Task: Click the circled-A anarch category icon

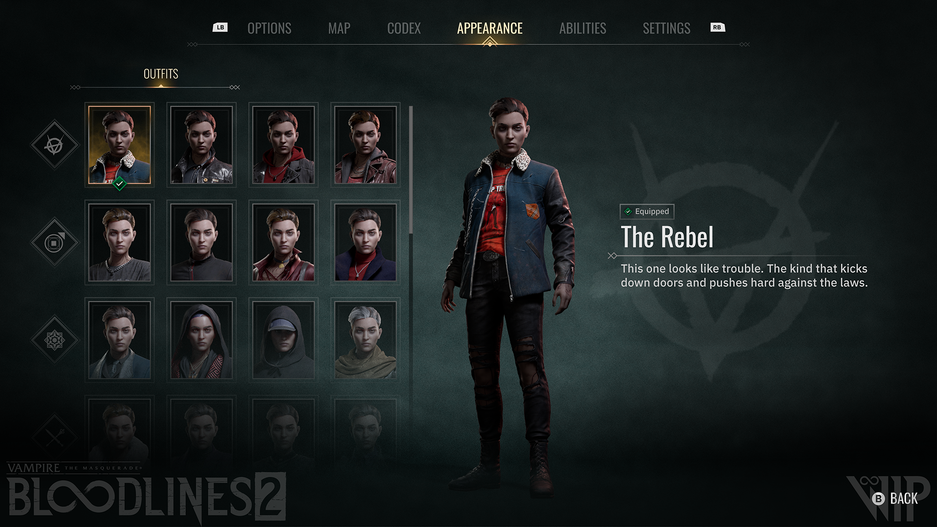Action: pyautogui.click(x=54, y=145)
